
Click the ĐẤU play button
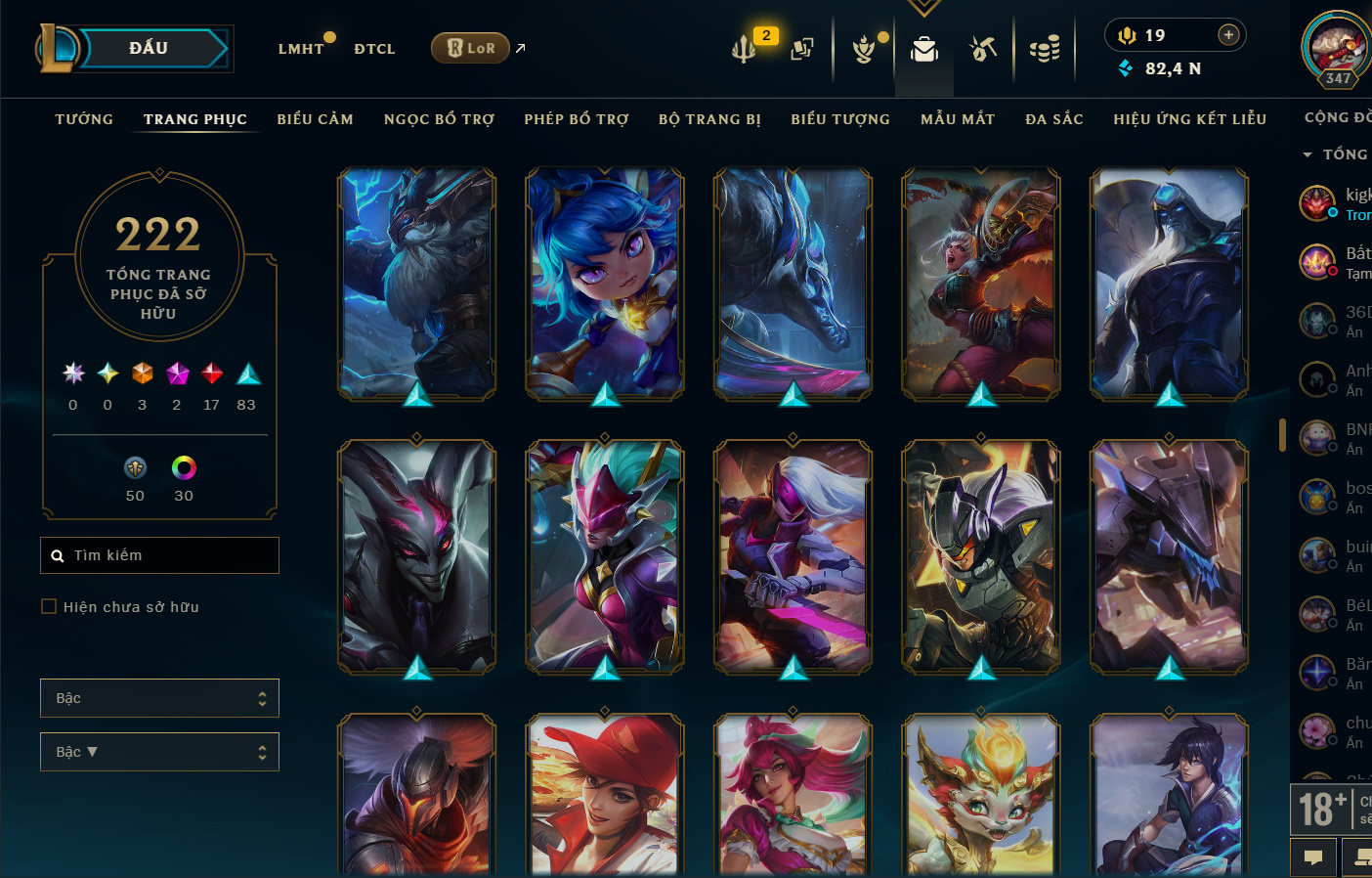[x=150, y=49]
